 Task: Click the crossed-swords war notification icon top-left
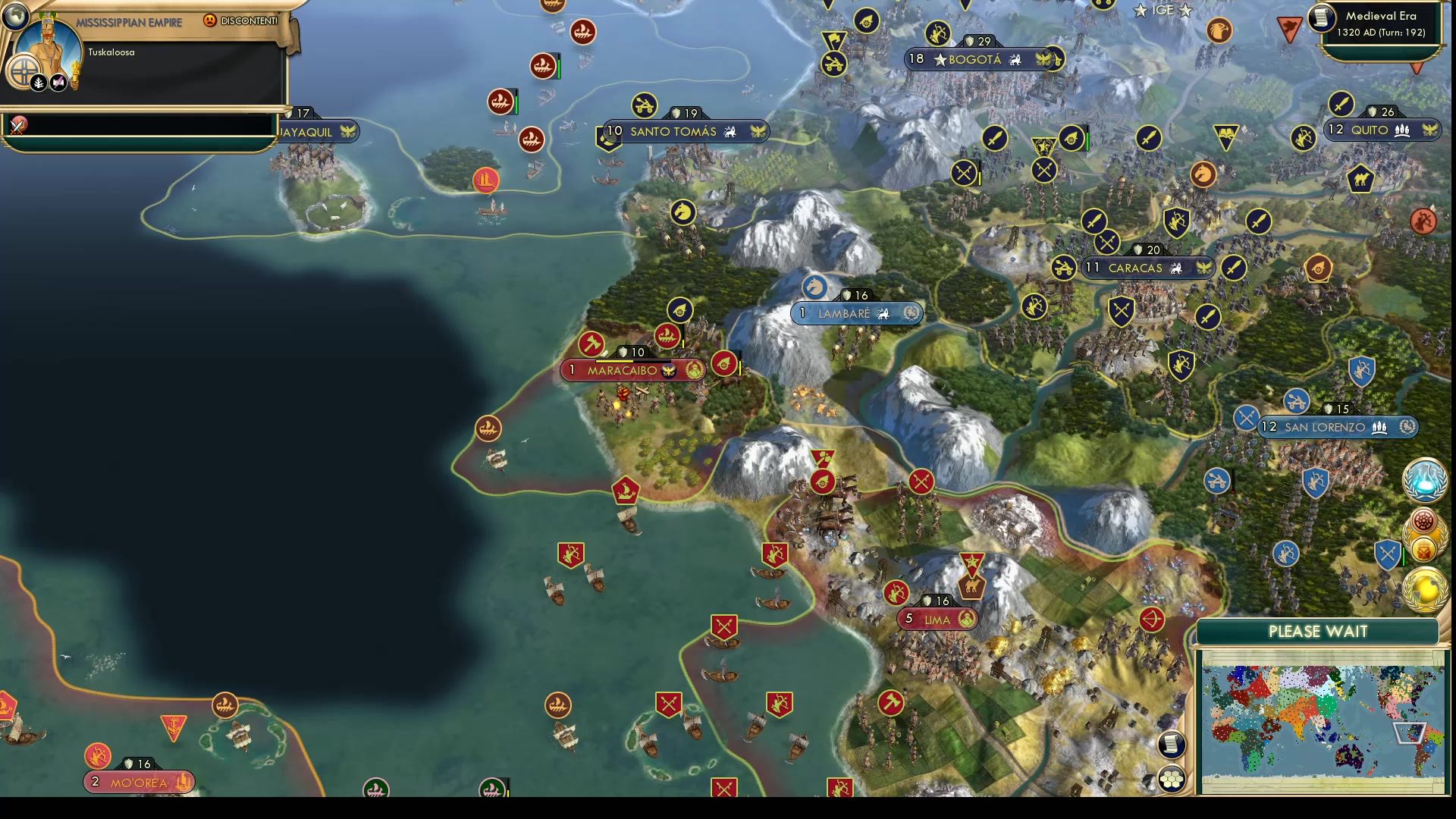[x=18, y=124]
